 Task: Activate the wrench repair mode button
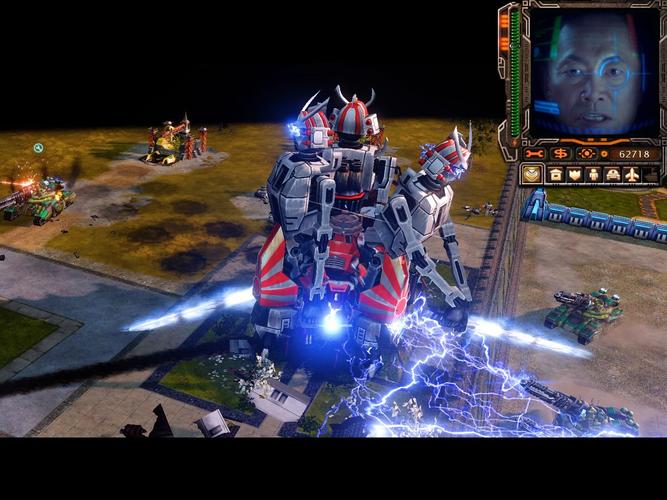tap(535, 153)
